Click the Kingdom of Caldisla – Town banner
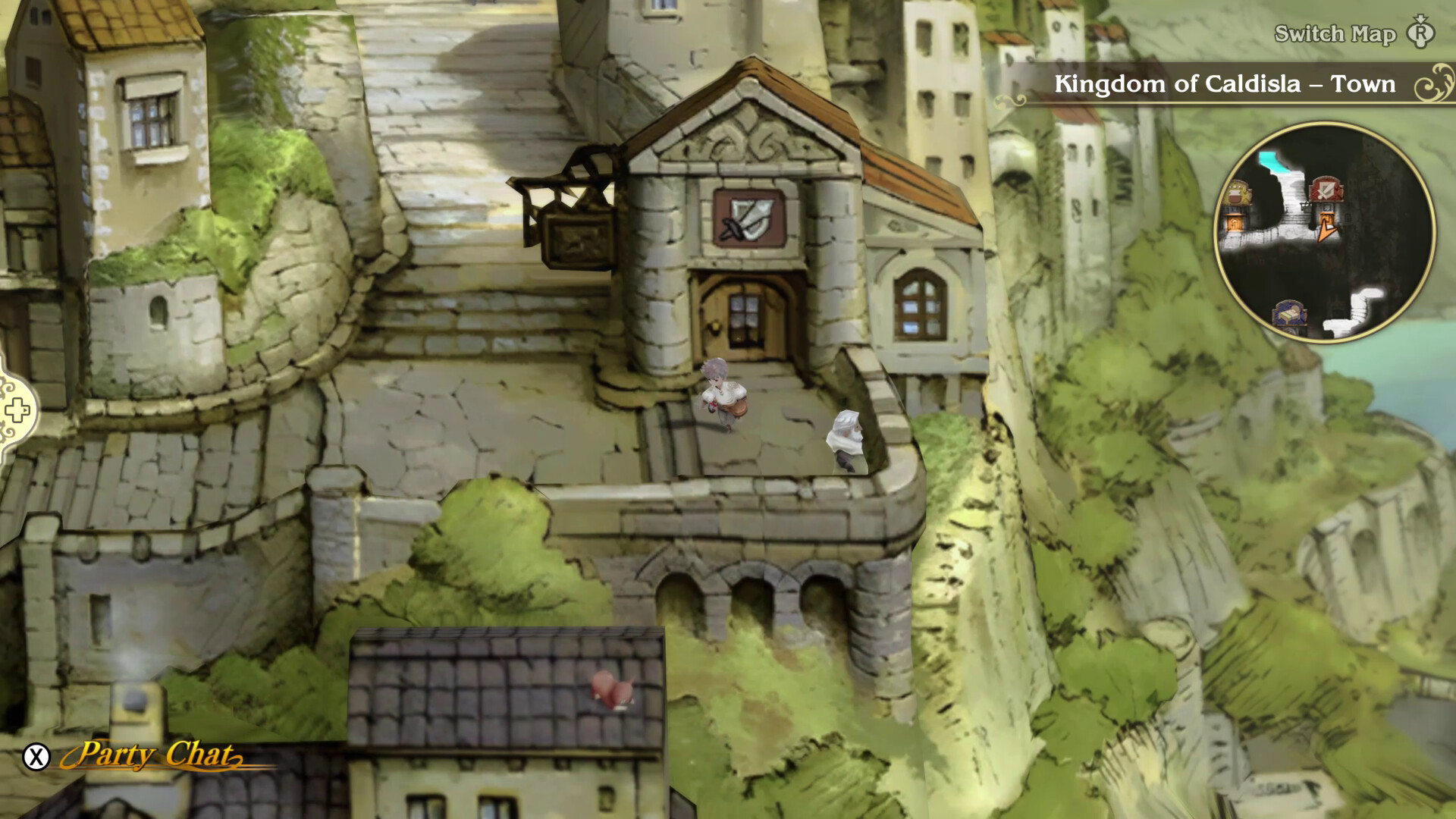 tap(1224, 84)
